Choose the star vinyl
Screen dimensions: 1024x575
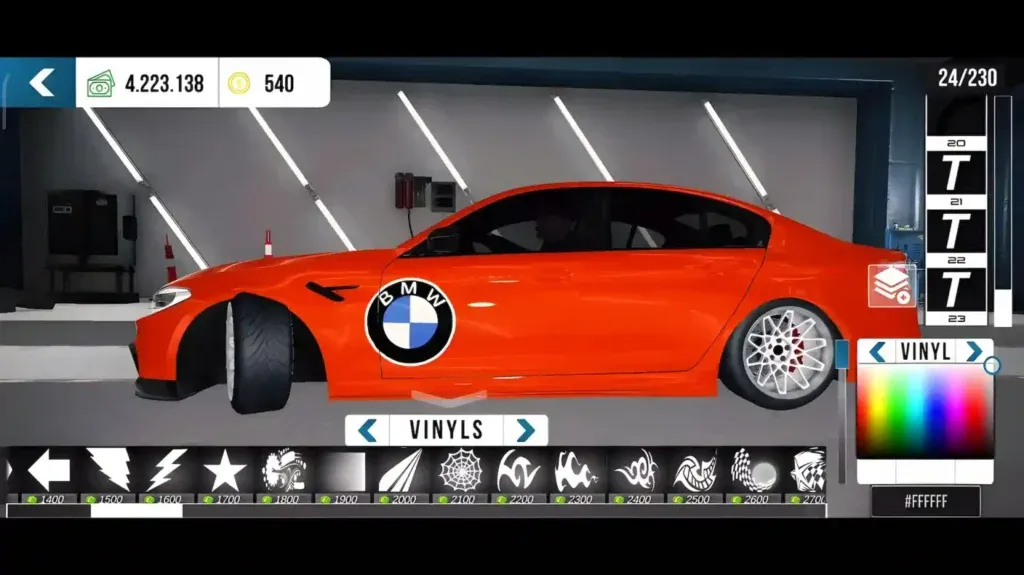click(x=224, y=469)
